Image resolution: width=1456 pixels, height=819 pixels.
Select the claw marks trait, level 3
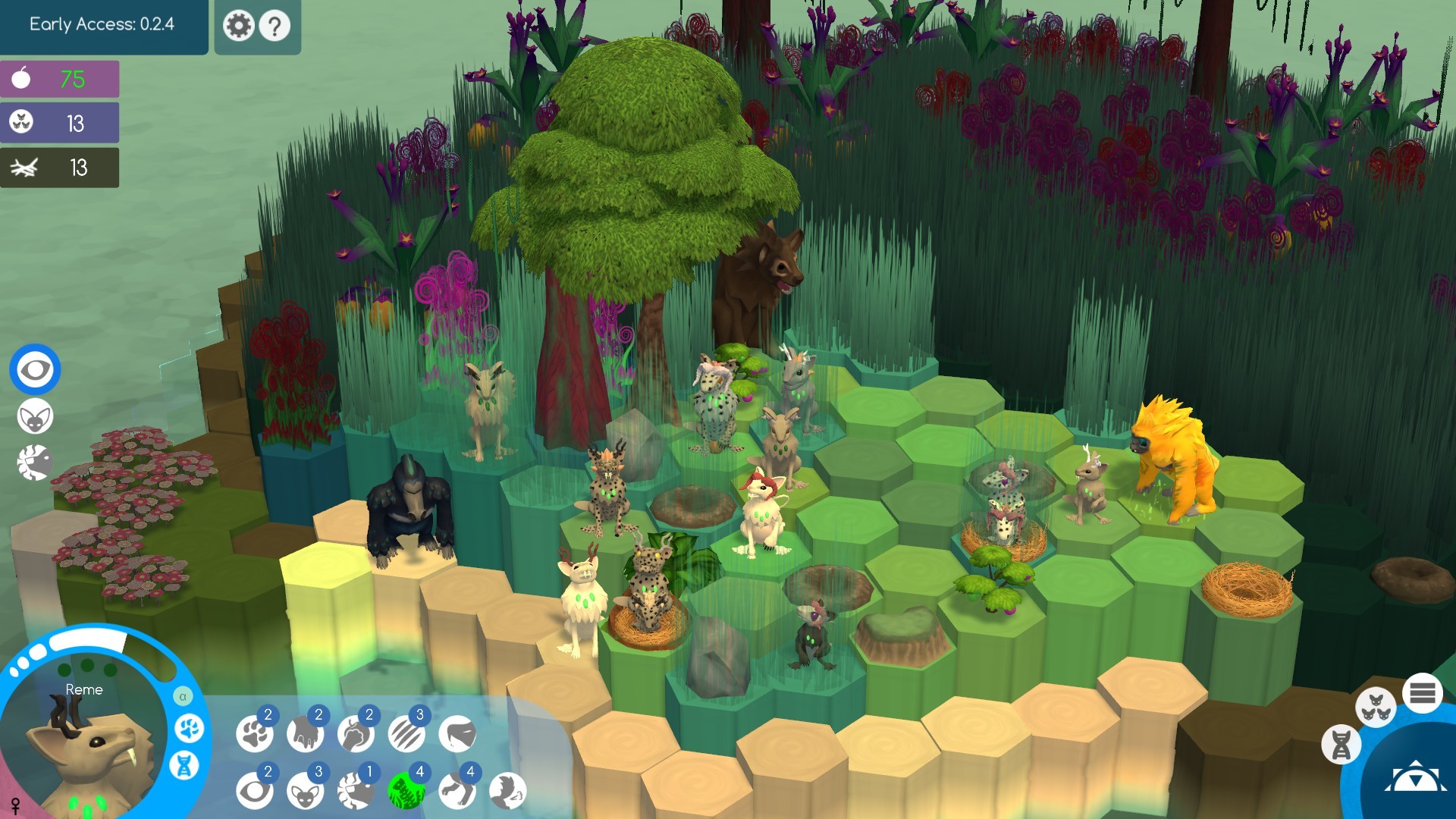pos(406,734)
